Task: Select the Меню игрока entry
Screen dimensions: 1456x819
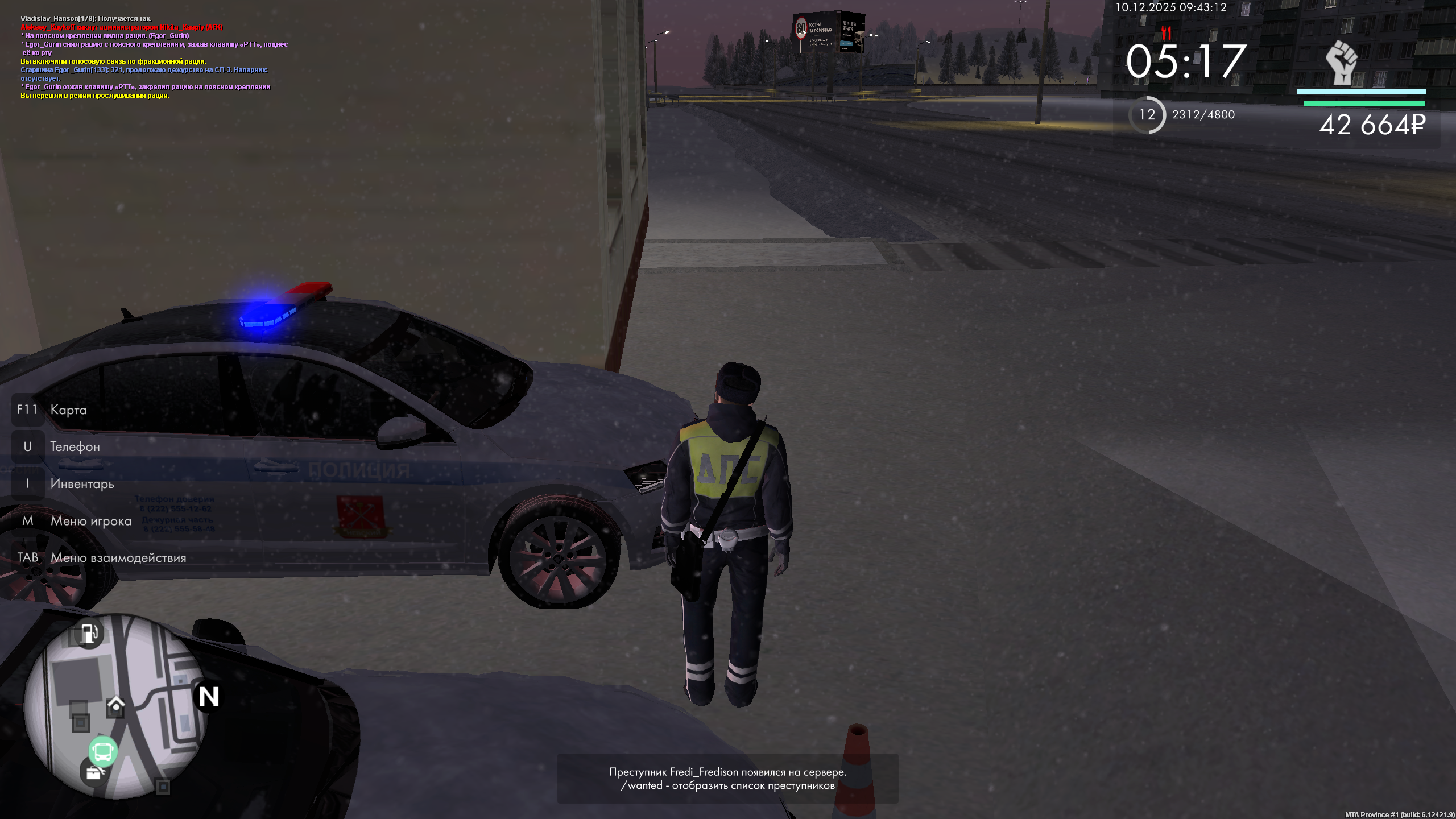Action: tap(90, 521)
